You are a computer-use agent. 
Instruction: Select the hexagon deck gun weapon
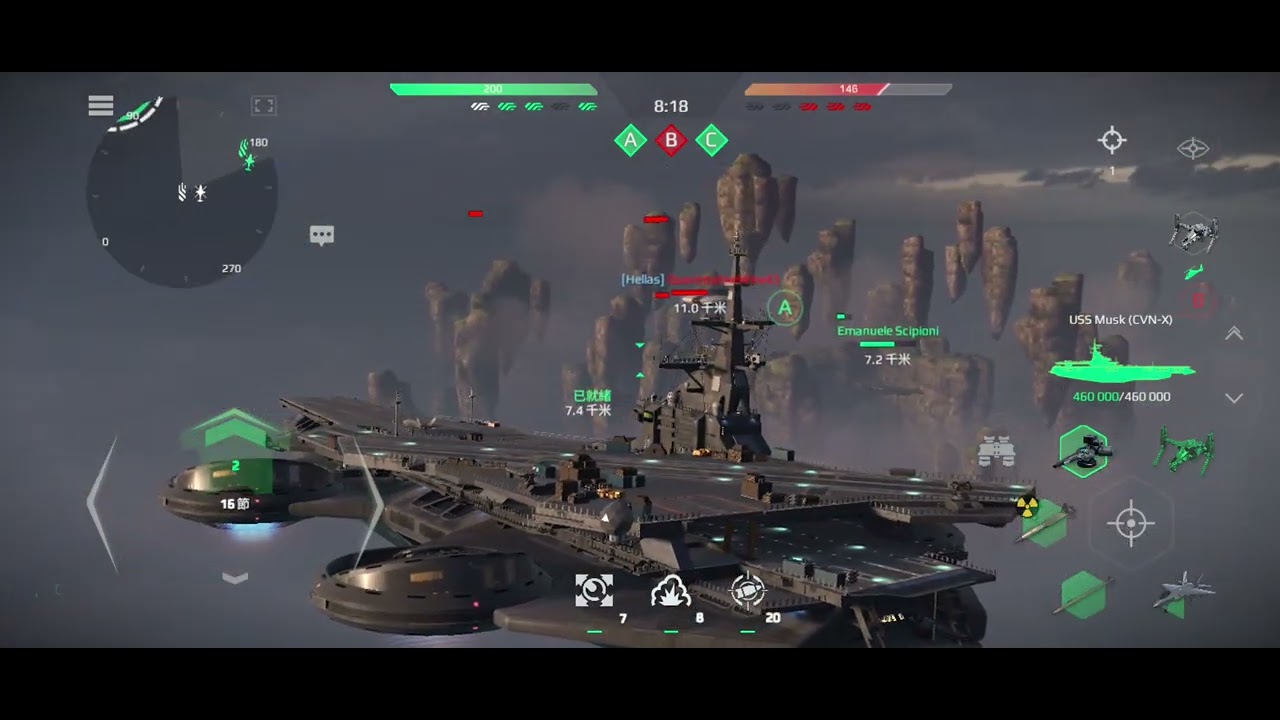[x=1082, y=451]
